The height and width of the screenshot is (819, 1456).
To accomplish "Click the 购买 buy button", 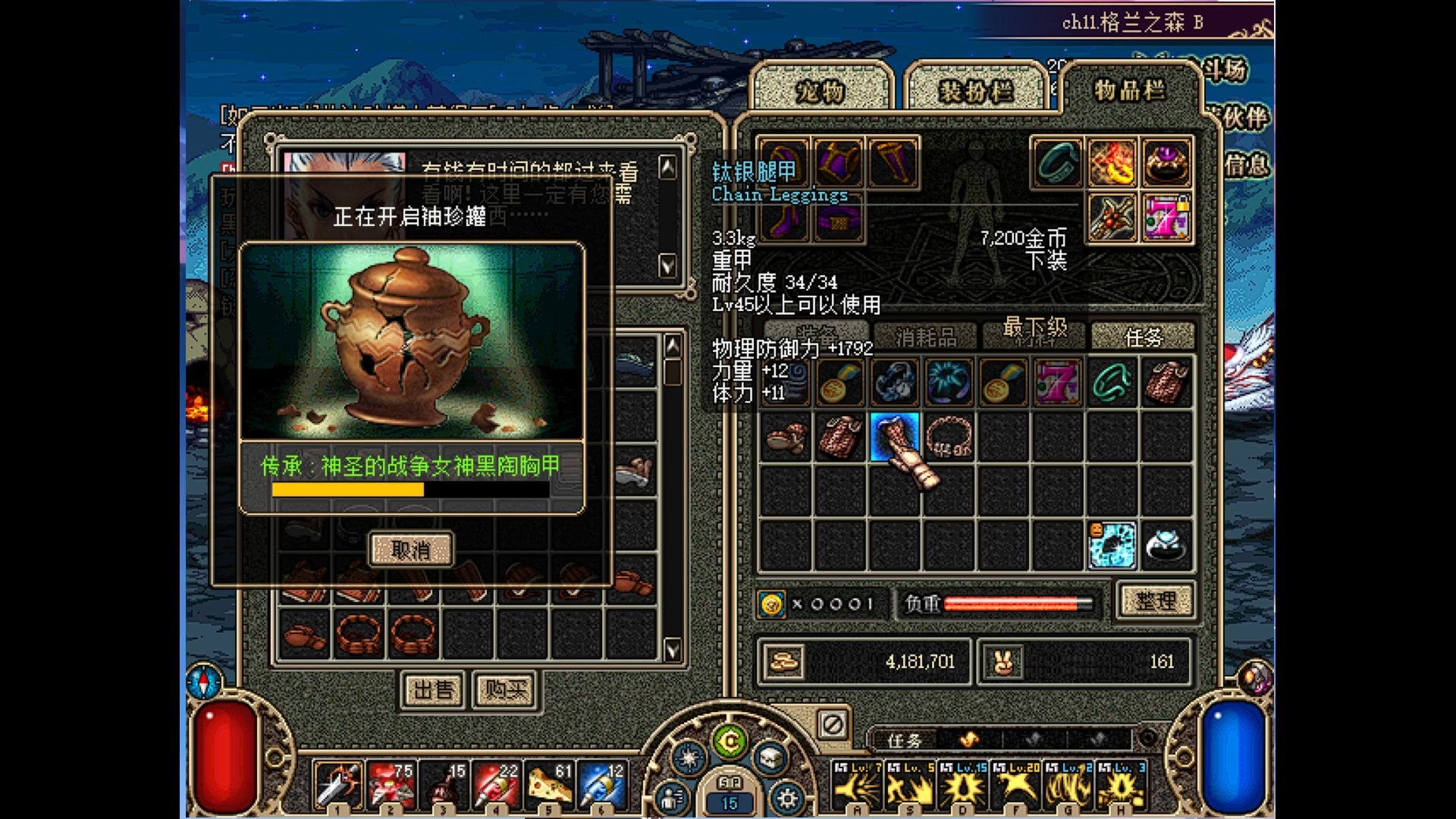I will coord(505,689).
